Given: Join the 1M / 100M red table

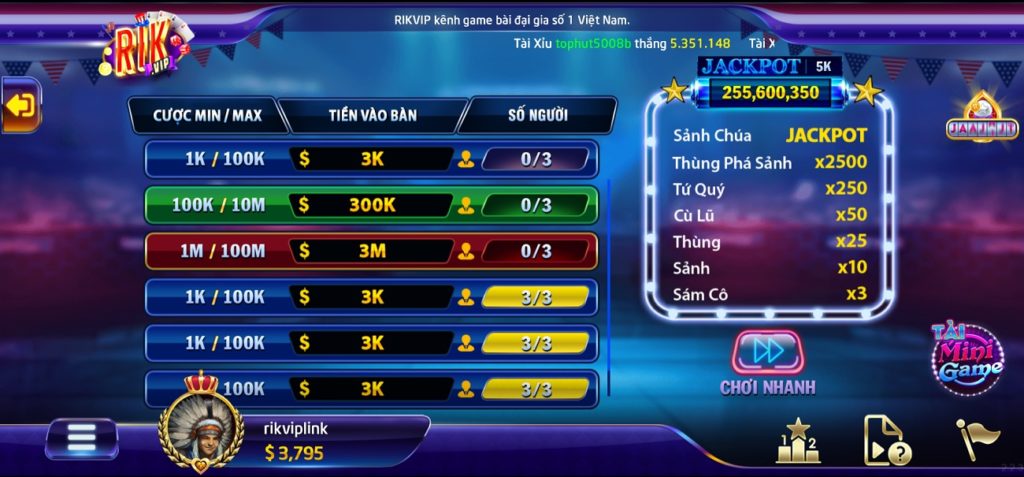Looking at the screenshot, I should pyautogui.click(x=371, y=251).
